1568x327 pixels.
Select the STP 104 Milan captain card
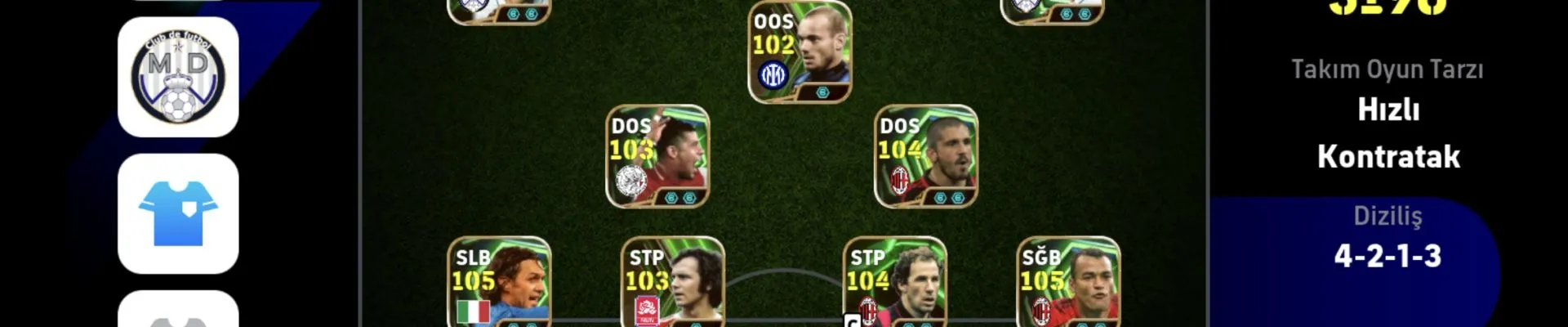click(x=894, y=284)
